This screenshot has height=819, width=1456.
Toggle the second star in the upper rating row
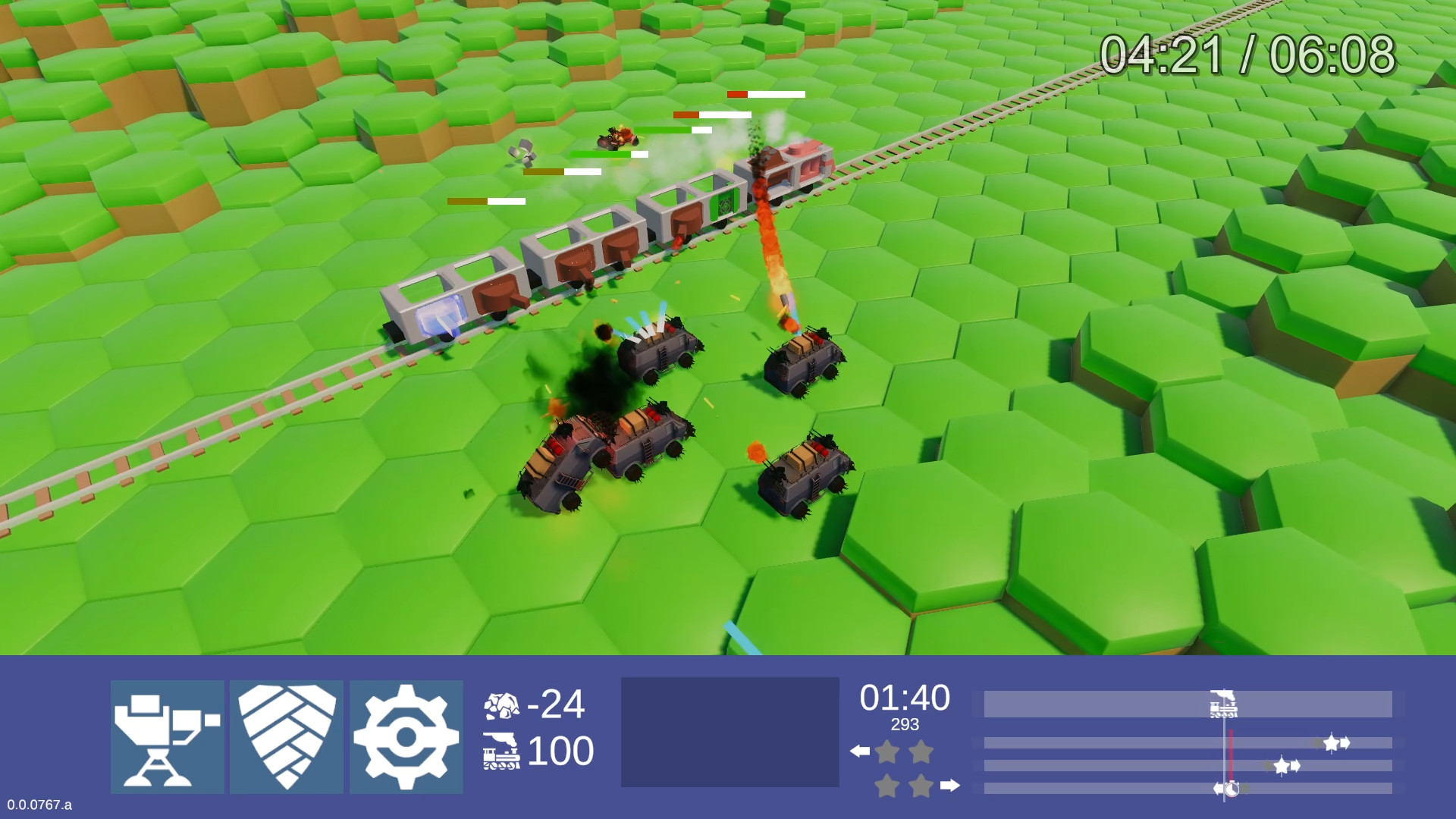click(921, 752)
